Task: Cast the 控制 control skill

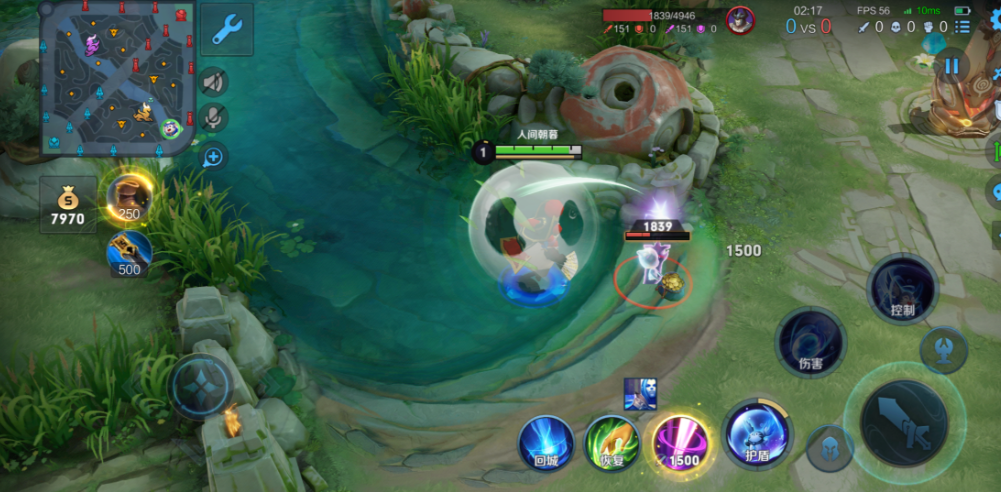Action: pos(902,289)
